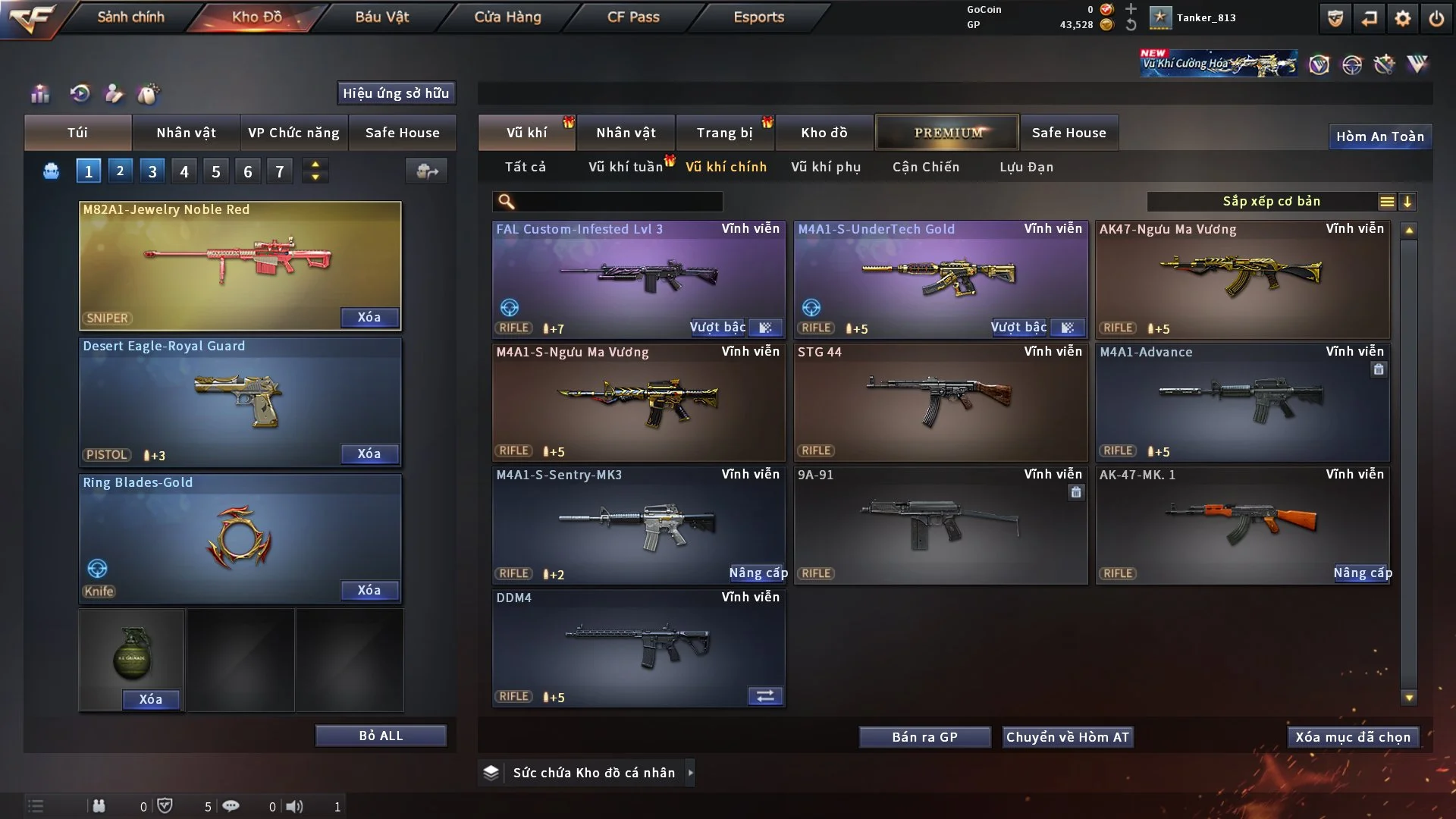Click Chuyển về Hòm AT button
The width and height of the screenshot is (1456, 819).
click(x=1067, y=737)
